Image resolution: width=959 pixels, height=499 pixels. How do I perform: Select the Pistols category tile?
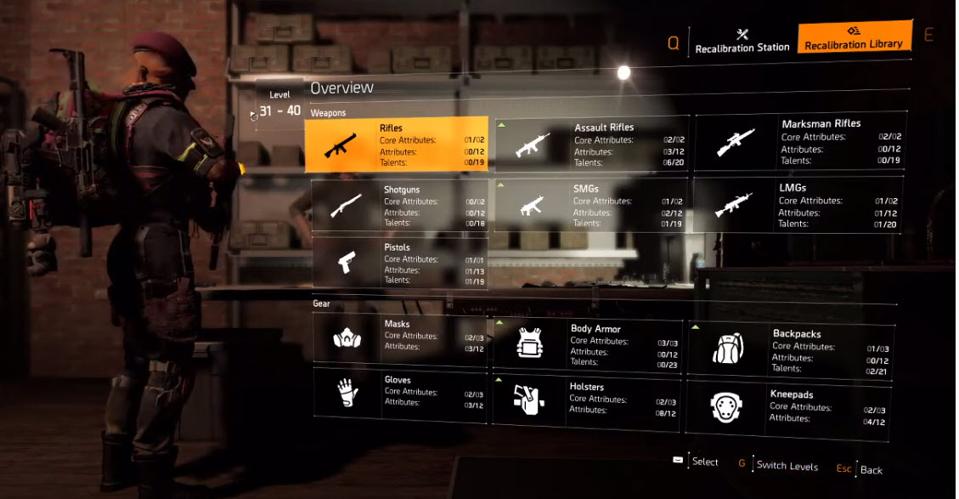coord(399,263)
